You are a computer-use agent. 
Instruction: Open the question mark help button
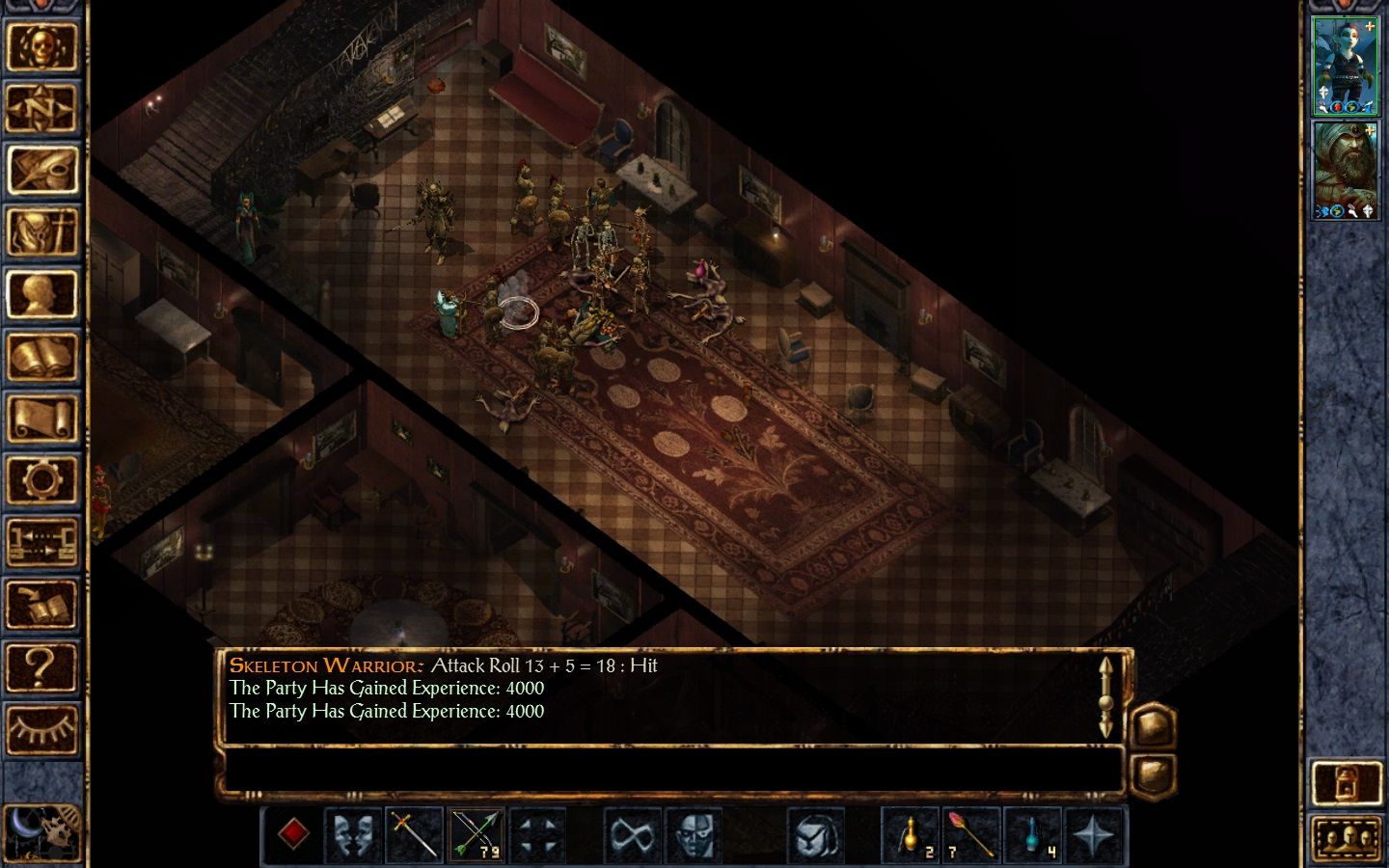point(41,667)
